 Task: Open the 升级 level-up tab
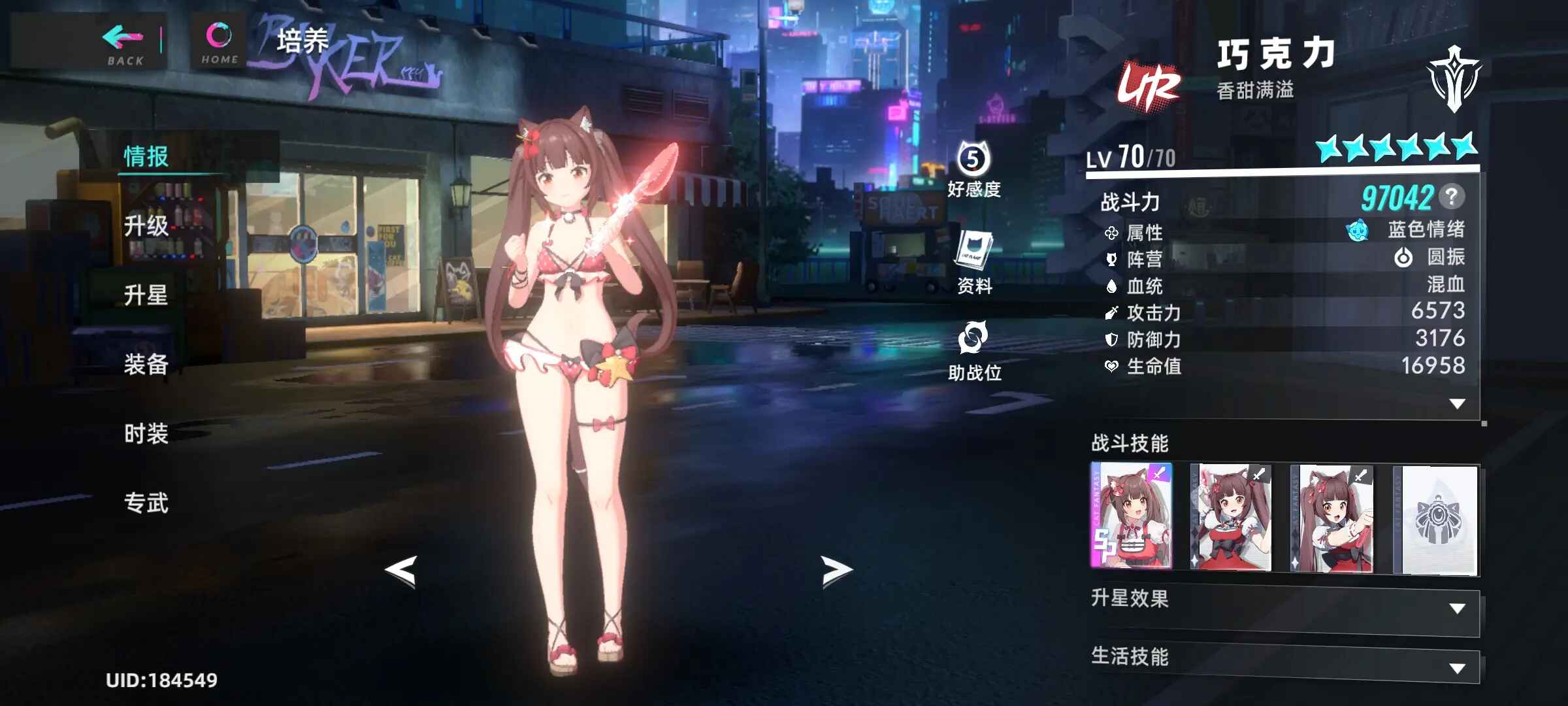(x=146, y=226)
